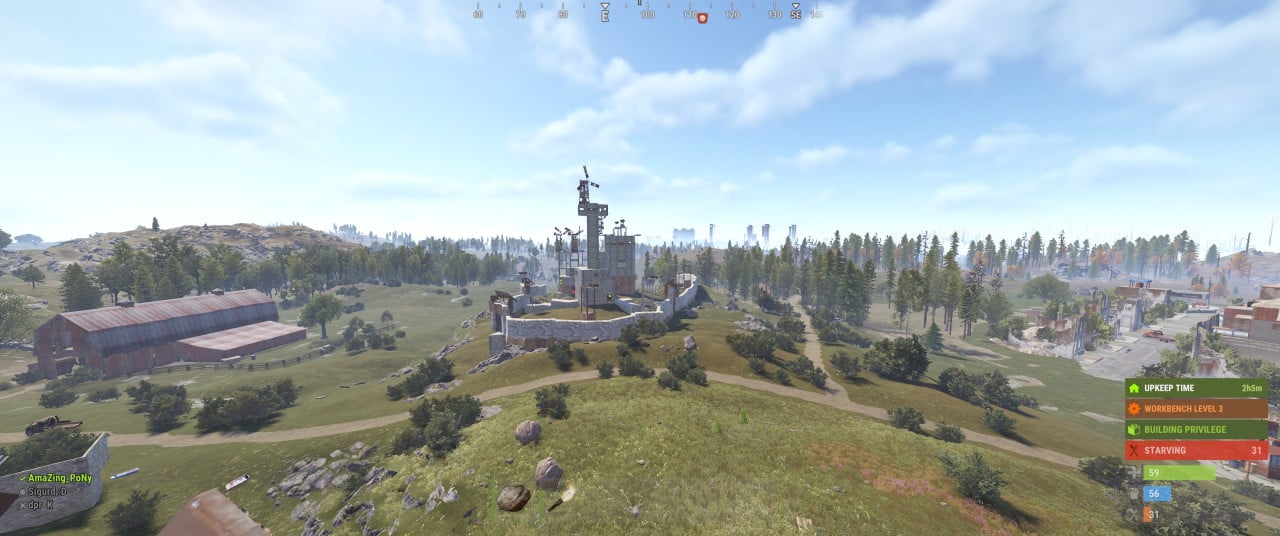
Task: Select the Workbench Level 3 status notice
Action: 1196,408
